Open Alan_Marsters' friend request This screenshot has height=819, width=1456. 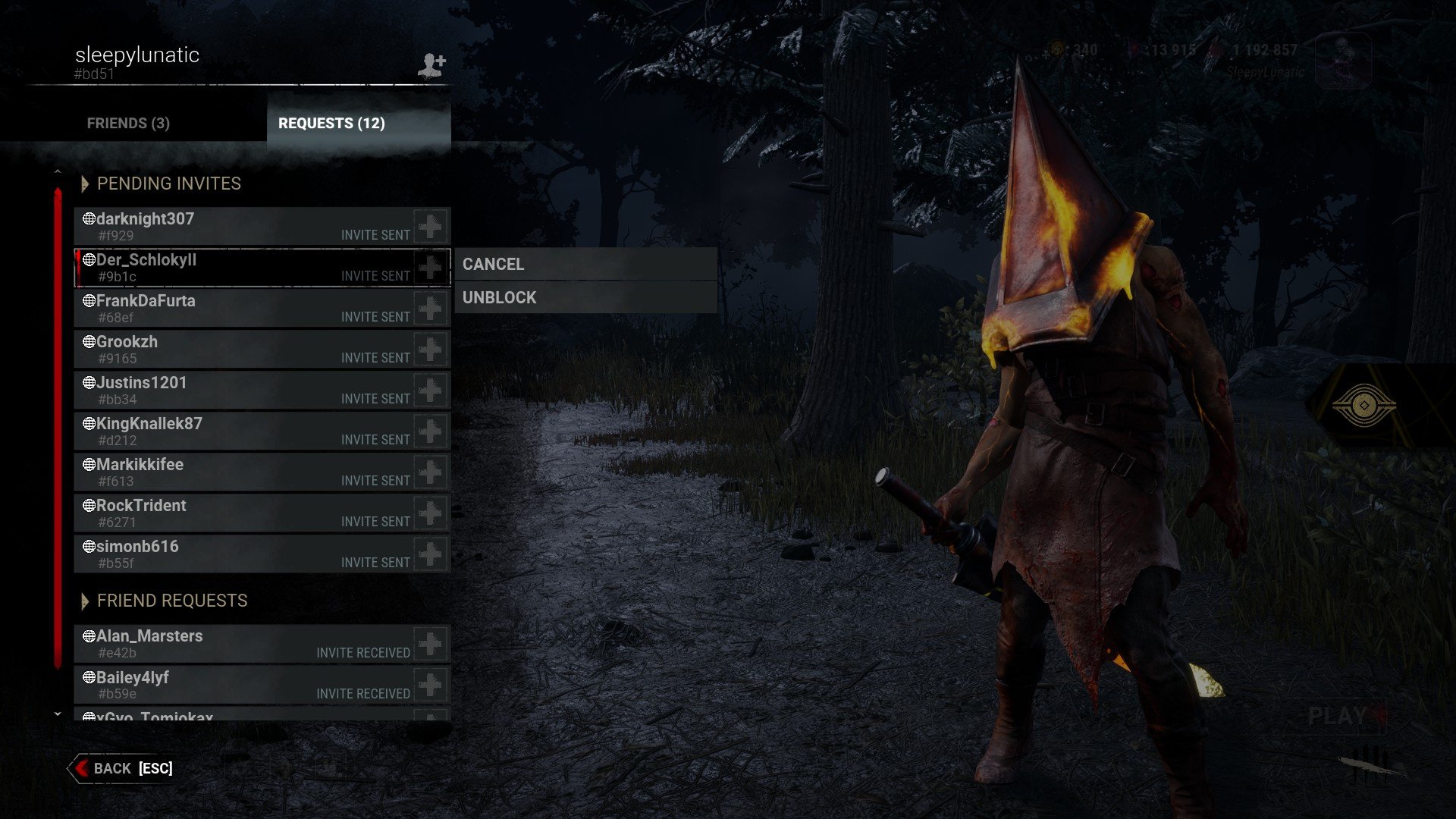click(243, 643)
